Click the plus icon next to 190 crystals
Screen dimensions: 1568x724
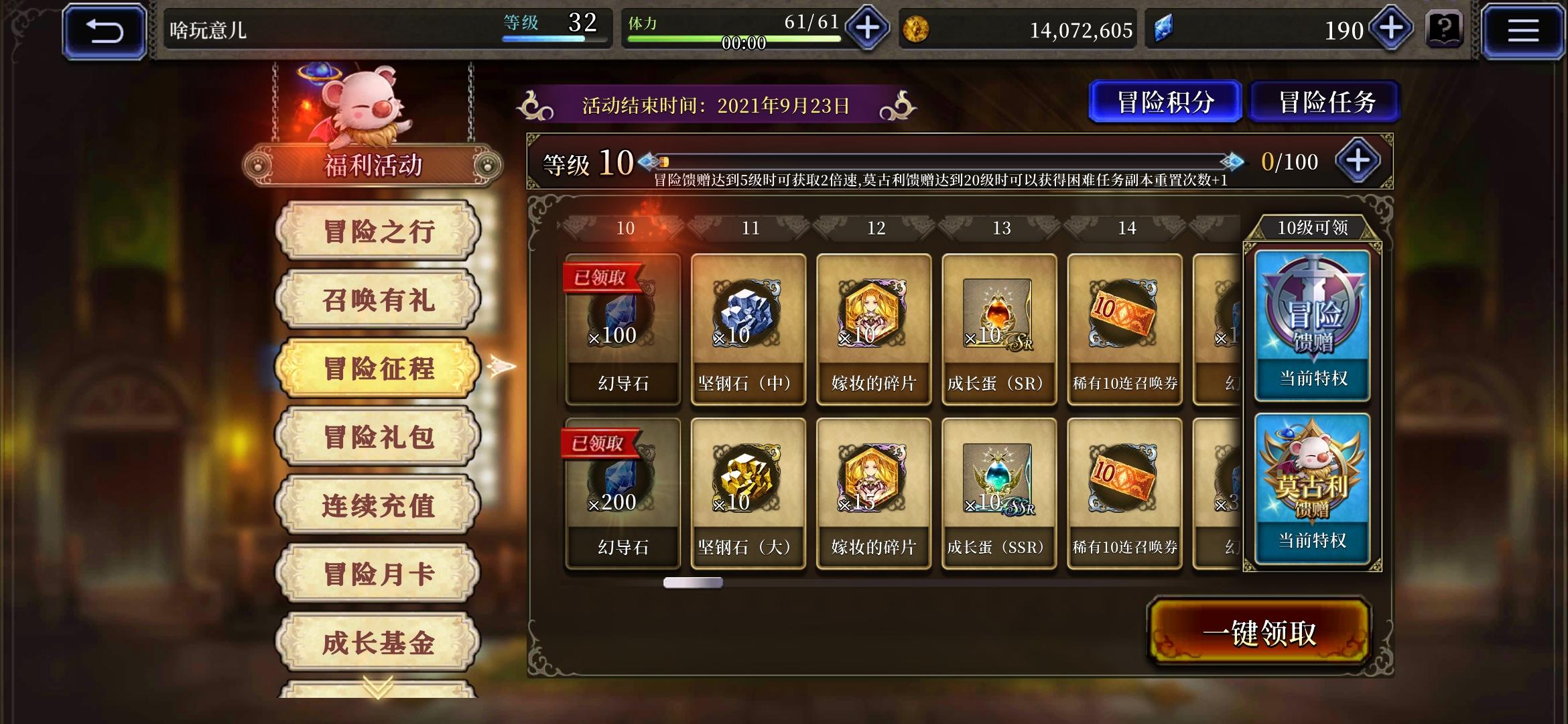[1390, 28]
